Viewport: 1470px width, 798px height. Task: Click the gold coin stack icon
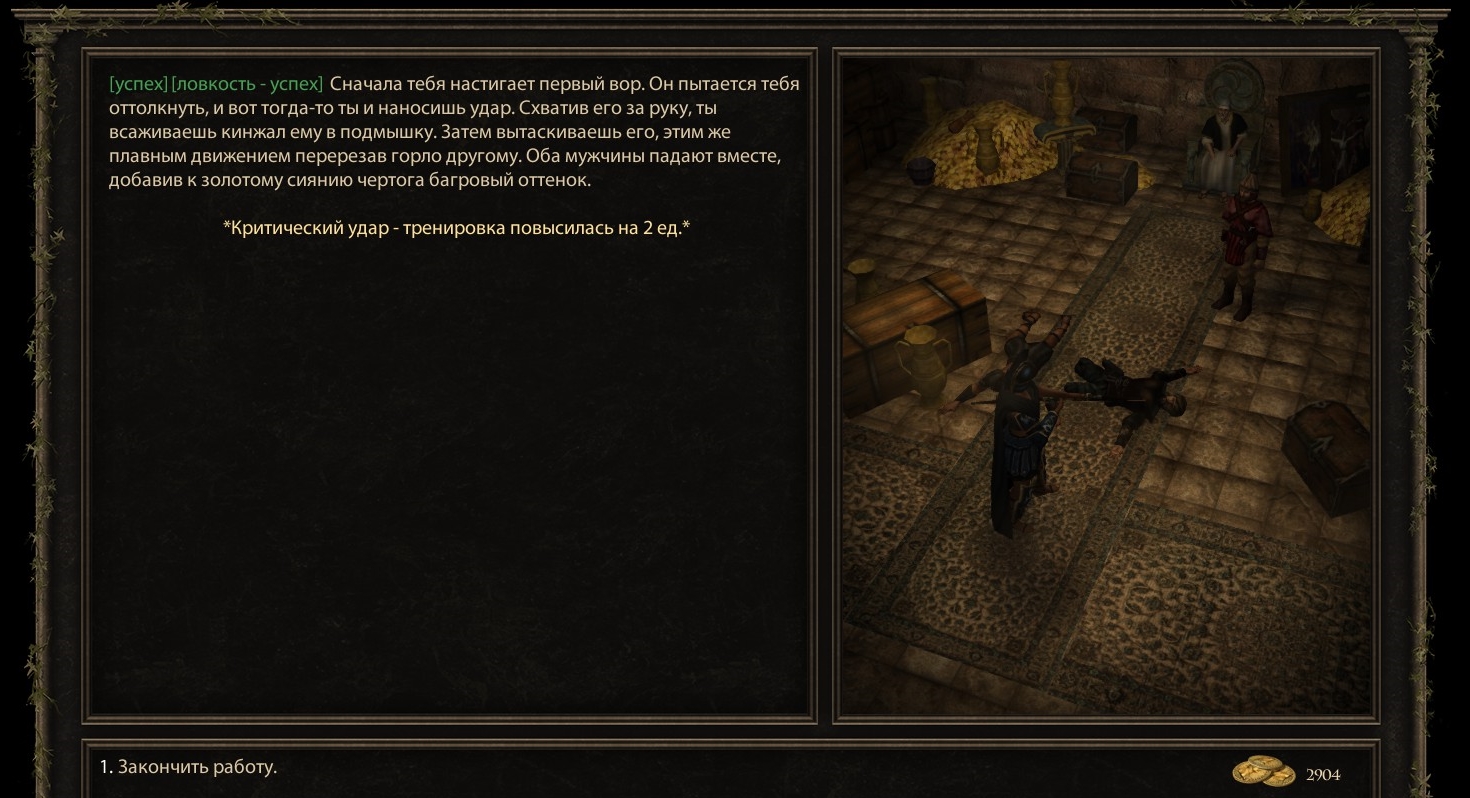click(x=1263, y=772)
